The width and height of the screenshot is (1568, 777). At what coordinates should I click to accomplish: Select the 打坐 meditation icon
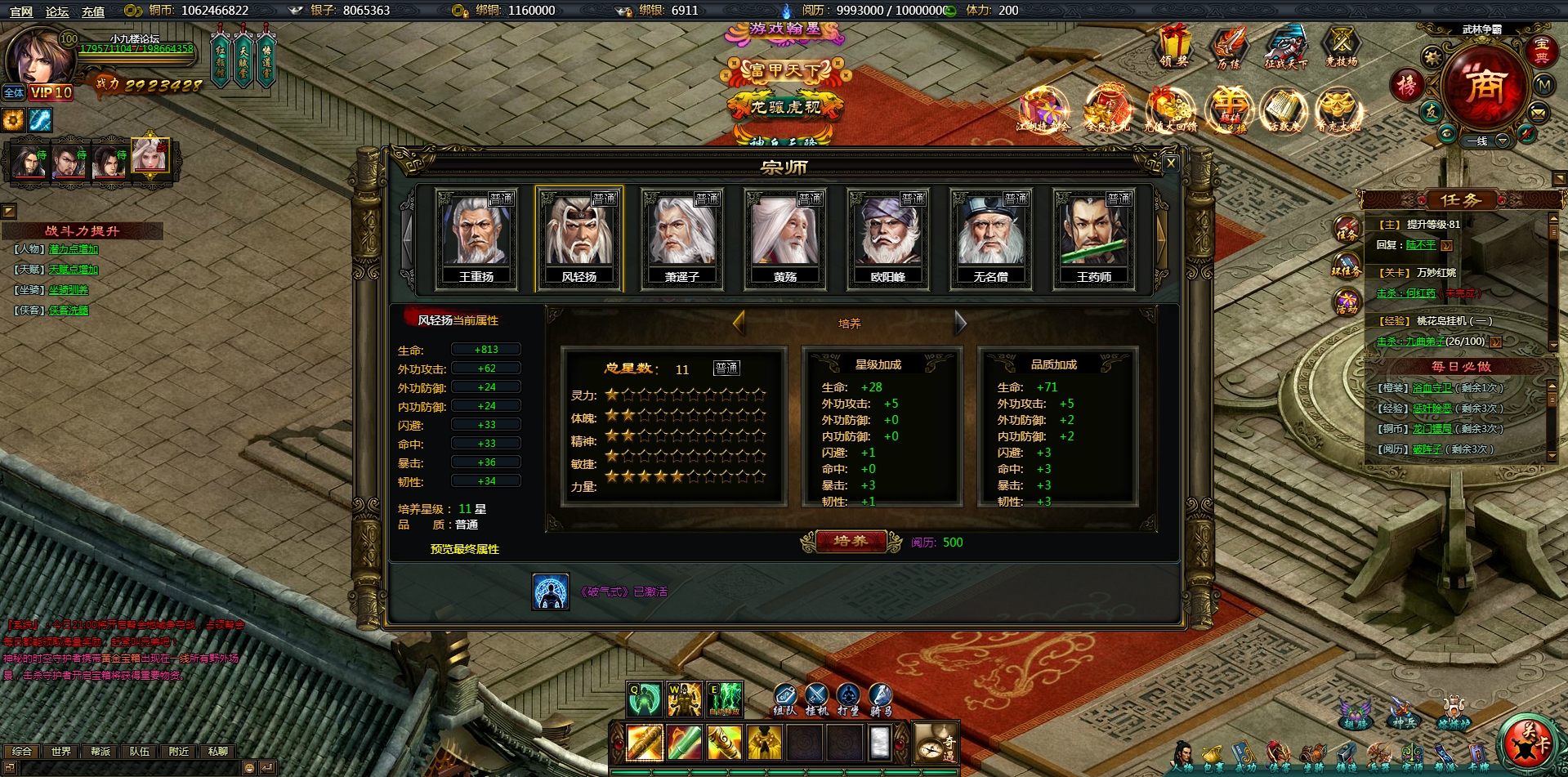click(x=849, y=694)
